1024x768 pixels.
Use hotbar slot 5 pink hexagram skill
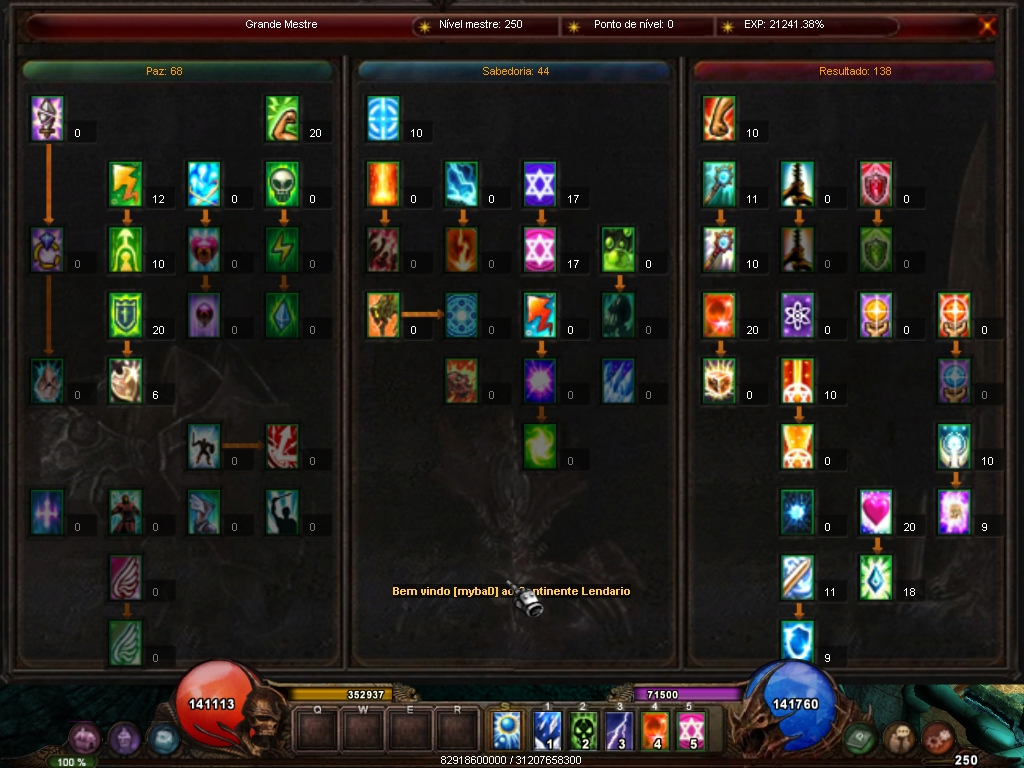pyautogui.click(x=690, y=730)
